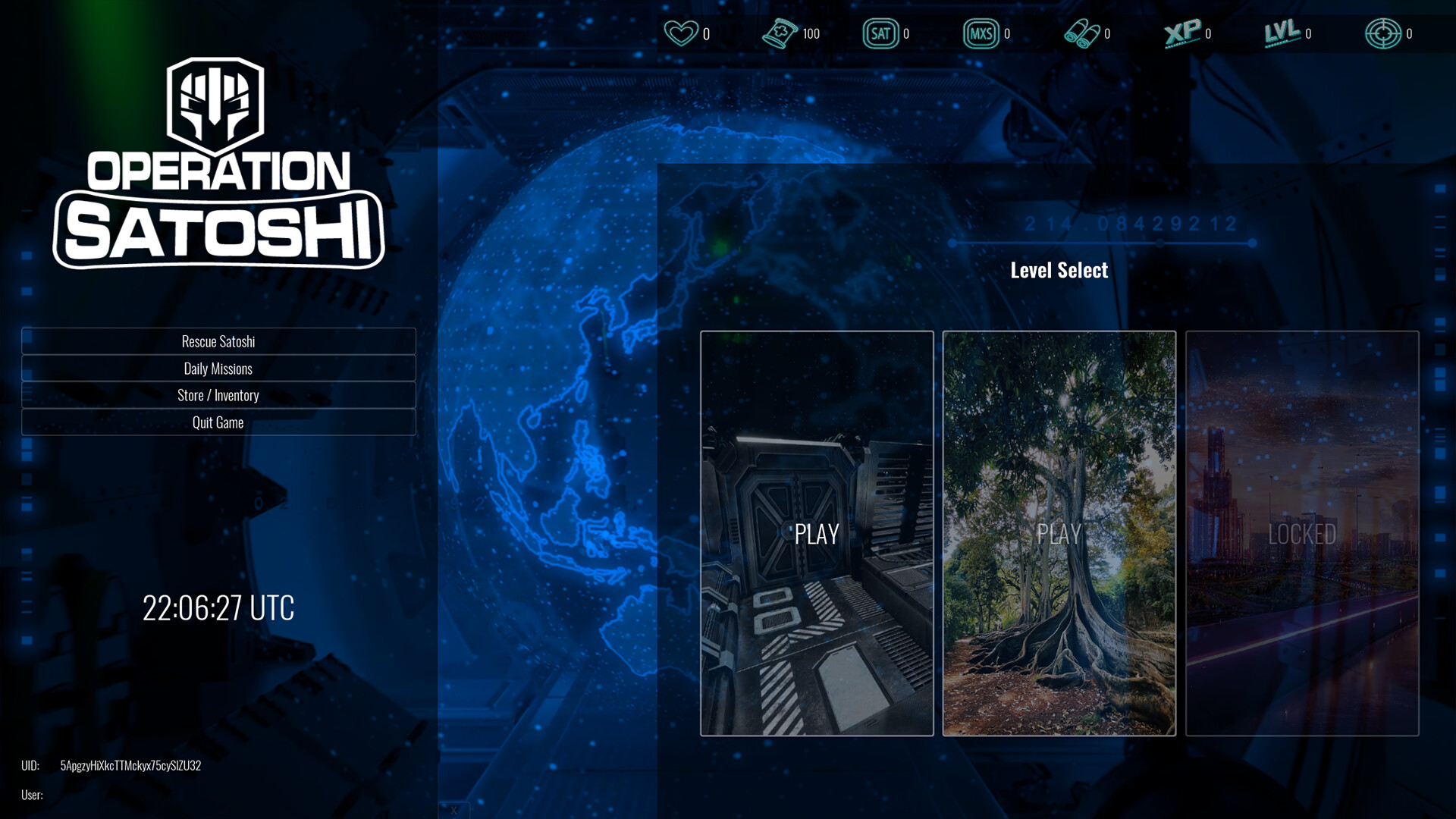1456x819 pixels.
Task: Click the LOCKED city level card
Action: click(1302, 534)
